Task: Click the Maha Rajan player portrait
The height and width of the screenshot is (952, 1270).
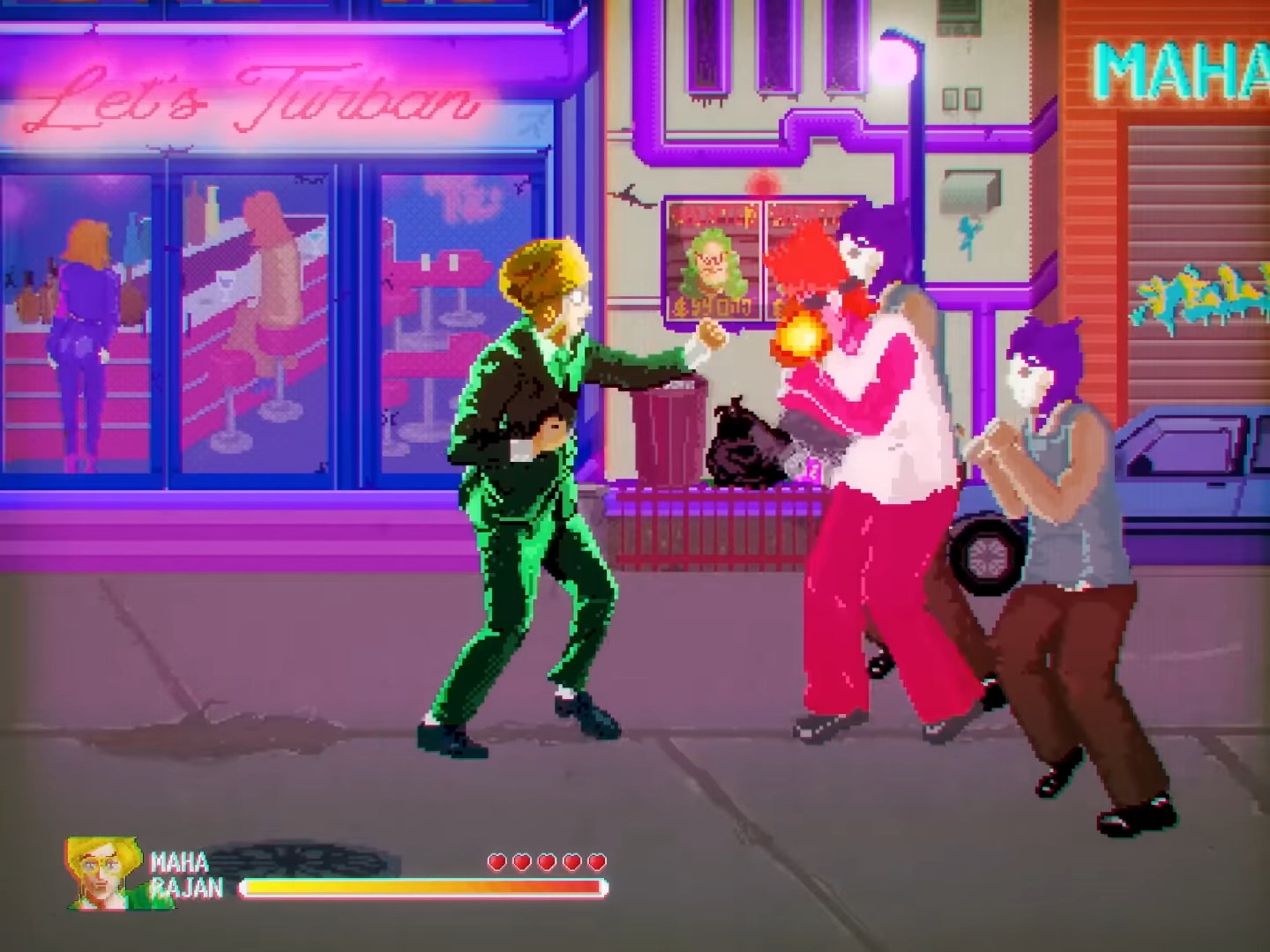Action: [104, 874]
